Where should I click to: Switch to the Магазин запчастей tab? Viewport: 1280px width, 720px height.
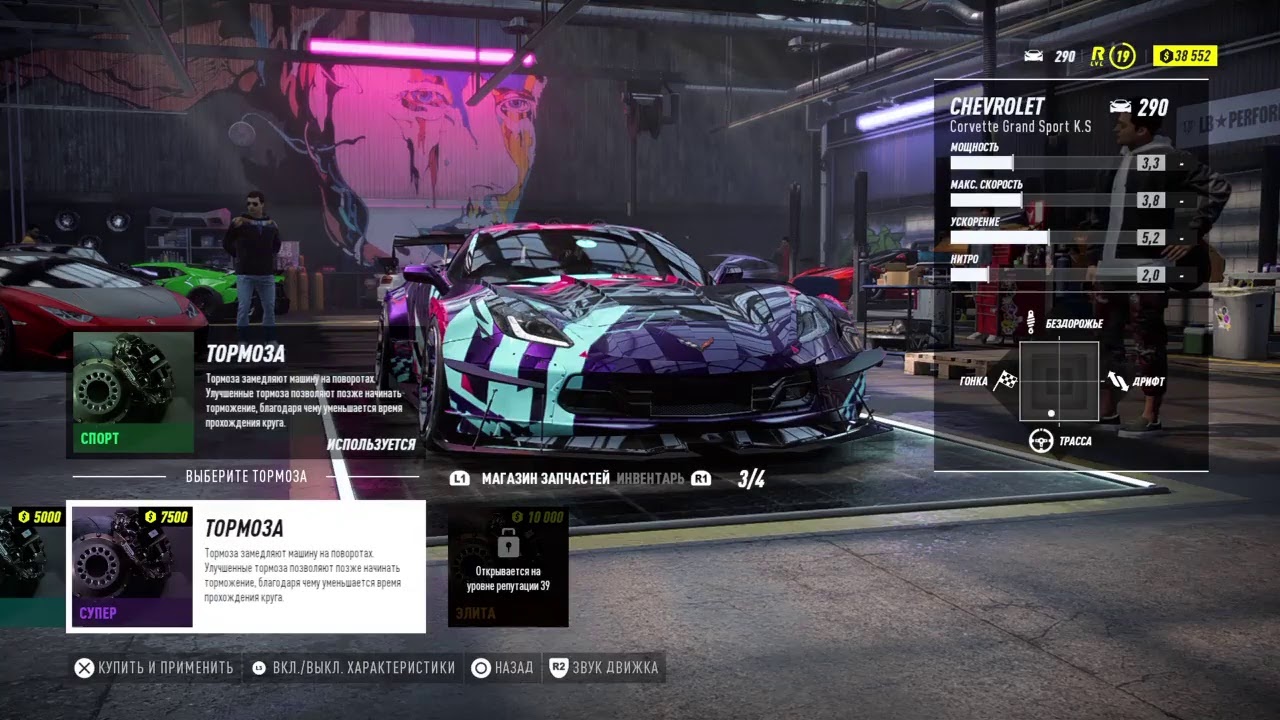click(x=545, y=479)
